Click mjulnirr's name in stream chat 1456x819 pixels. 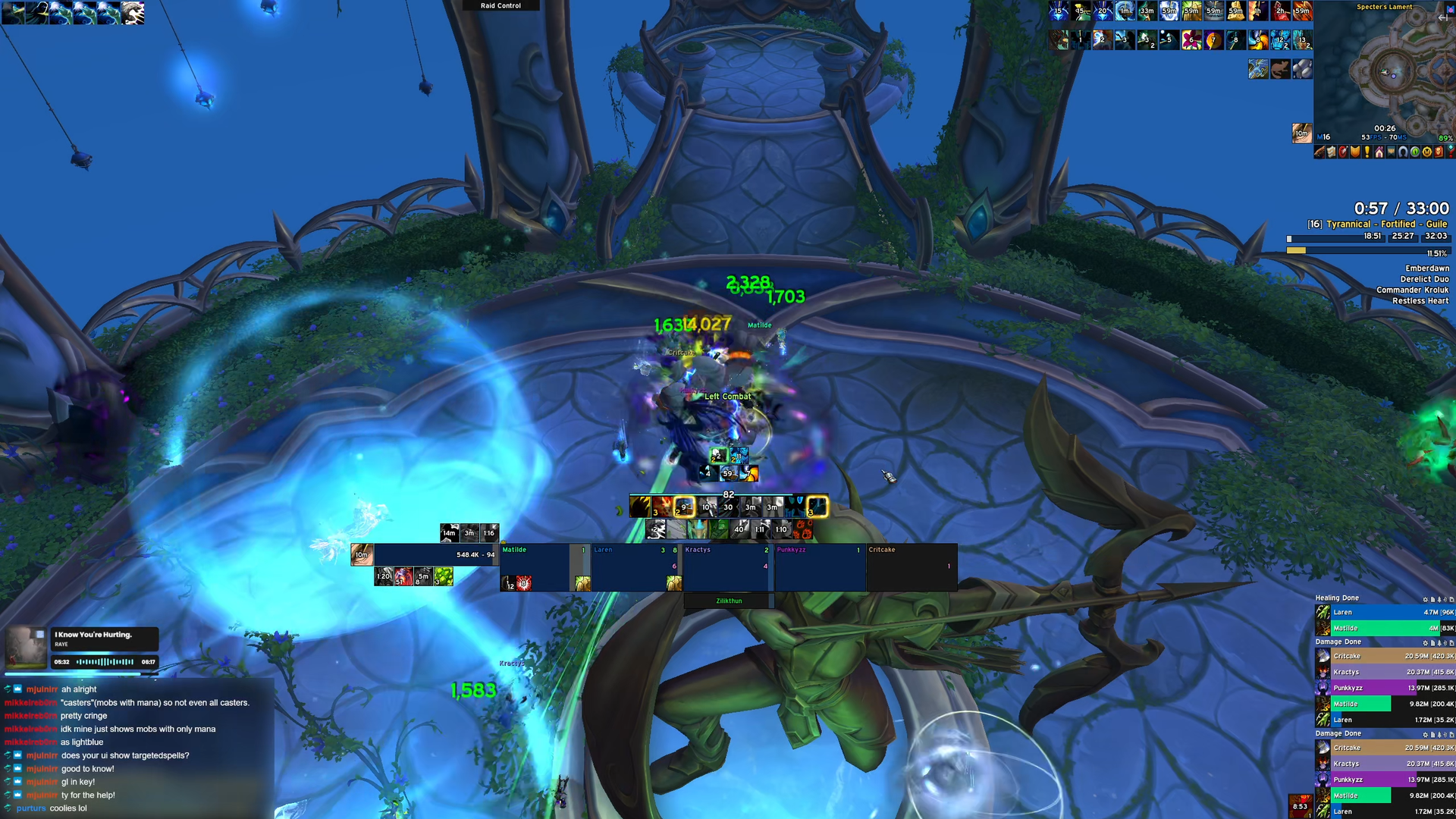[42, 689]
